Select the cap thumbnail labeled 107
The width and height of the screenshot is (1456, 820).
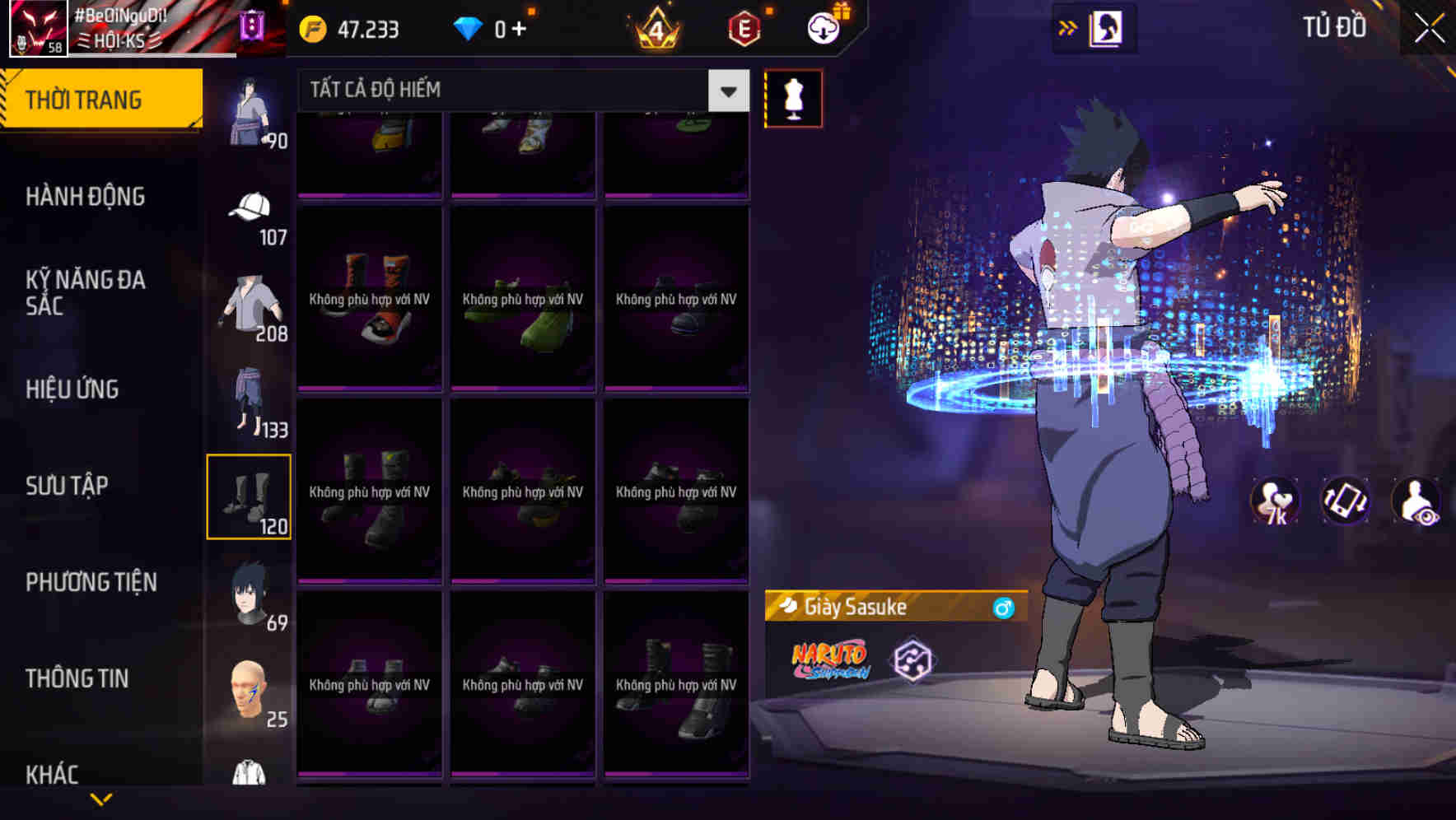point(250,212)
